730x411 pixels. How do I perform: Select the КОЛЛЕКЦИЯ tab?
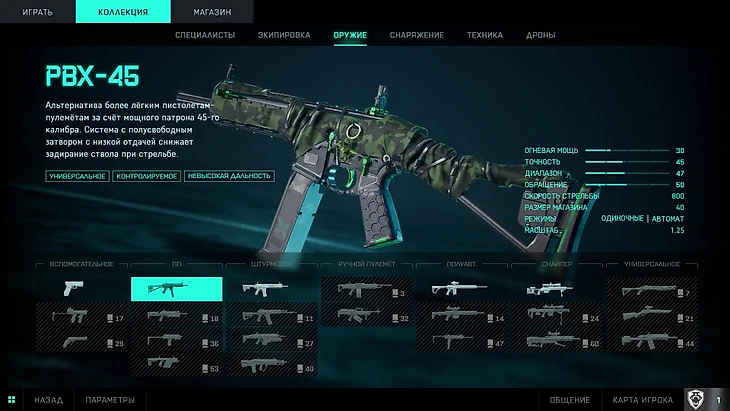(x=125, y=12)
